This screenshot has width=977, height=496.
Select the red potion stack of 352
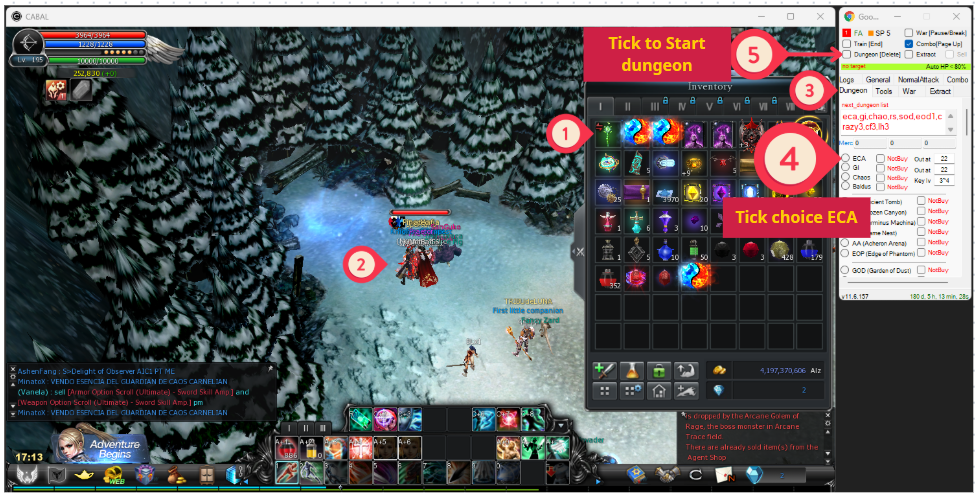click(607, 277)
